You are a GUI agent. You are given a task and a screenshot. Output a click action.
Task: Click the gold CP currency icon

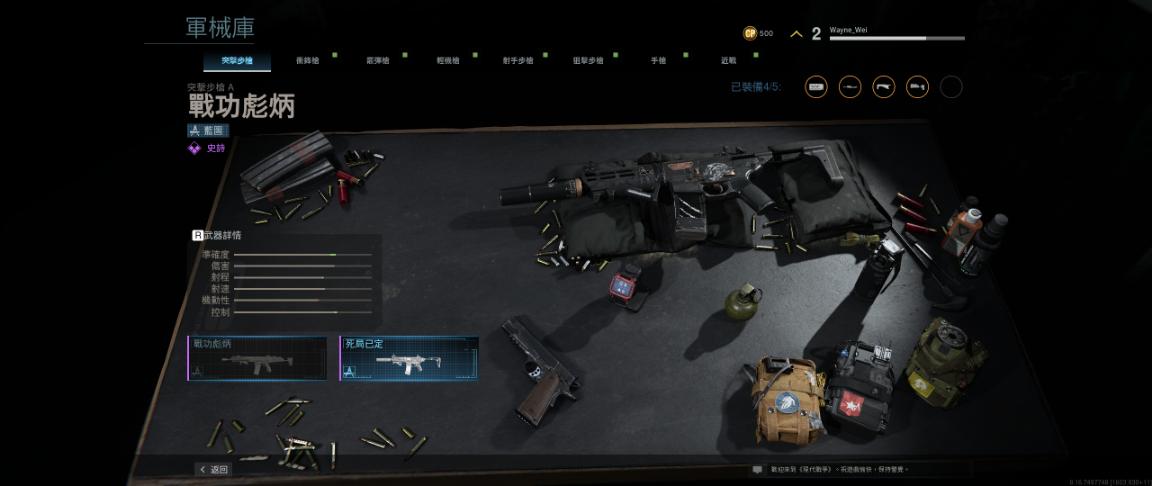point(750,33)
